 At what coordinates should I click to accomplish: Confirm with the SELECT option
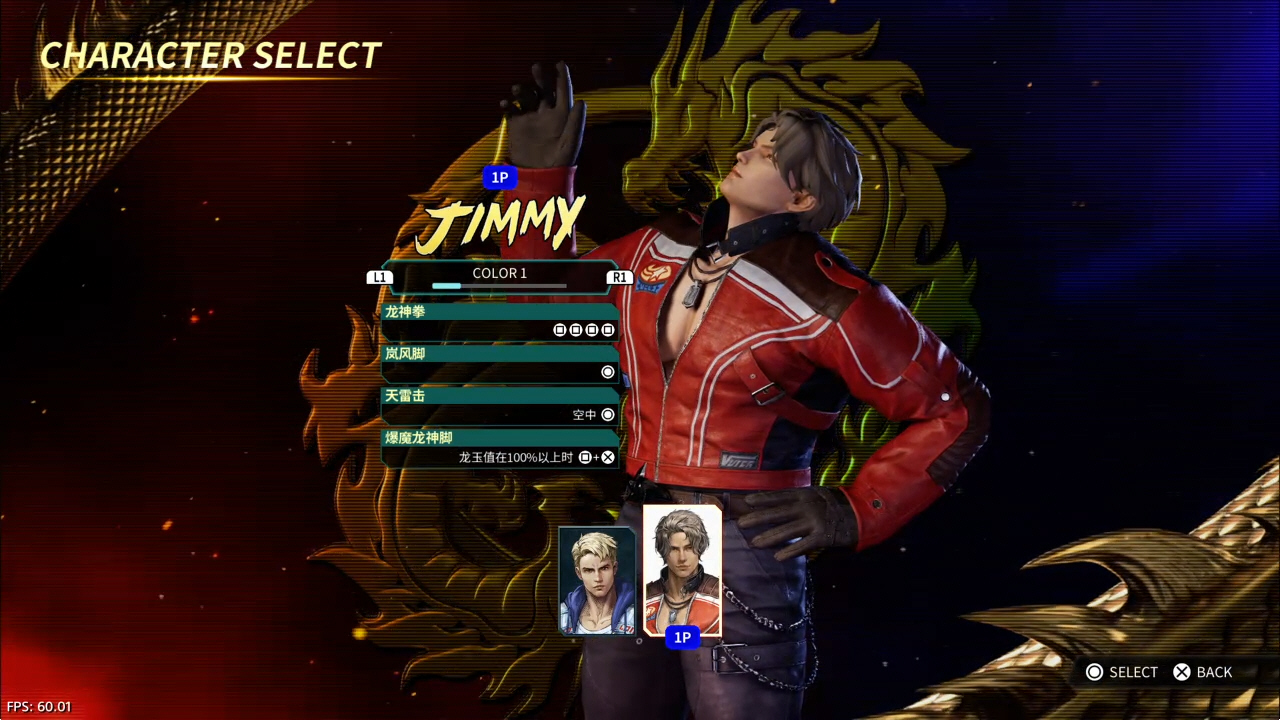[1121, 672]
